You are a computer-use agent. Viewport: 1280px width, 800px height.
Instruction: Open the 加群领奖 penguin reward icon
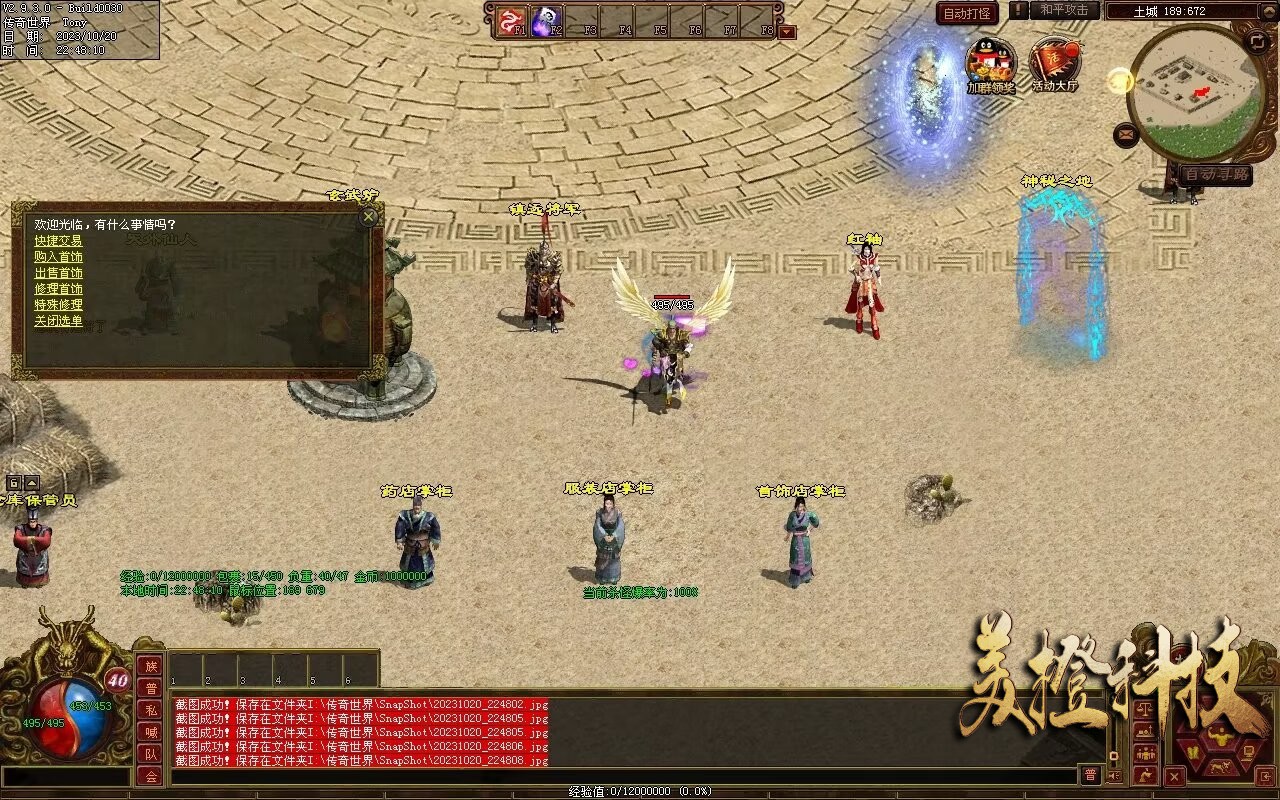(990, 62)
